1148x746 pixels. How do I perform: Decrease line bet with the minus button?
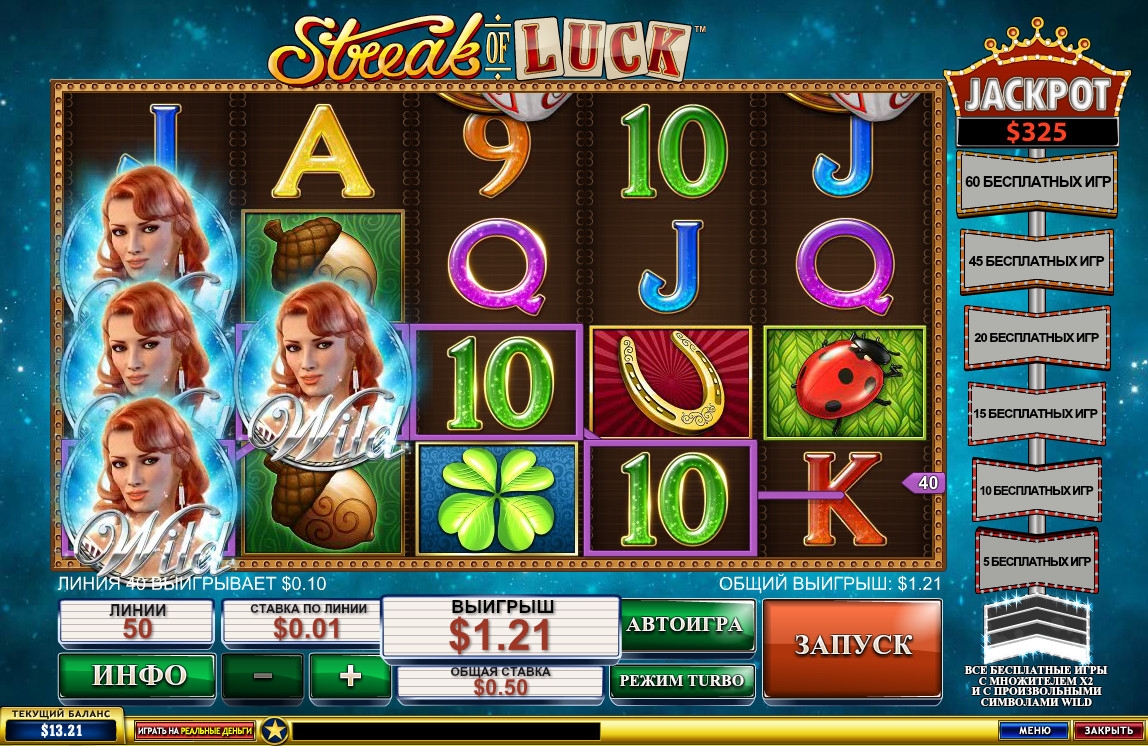[x=263, y=676]
